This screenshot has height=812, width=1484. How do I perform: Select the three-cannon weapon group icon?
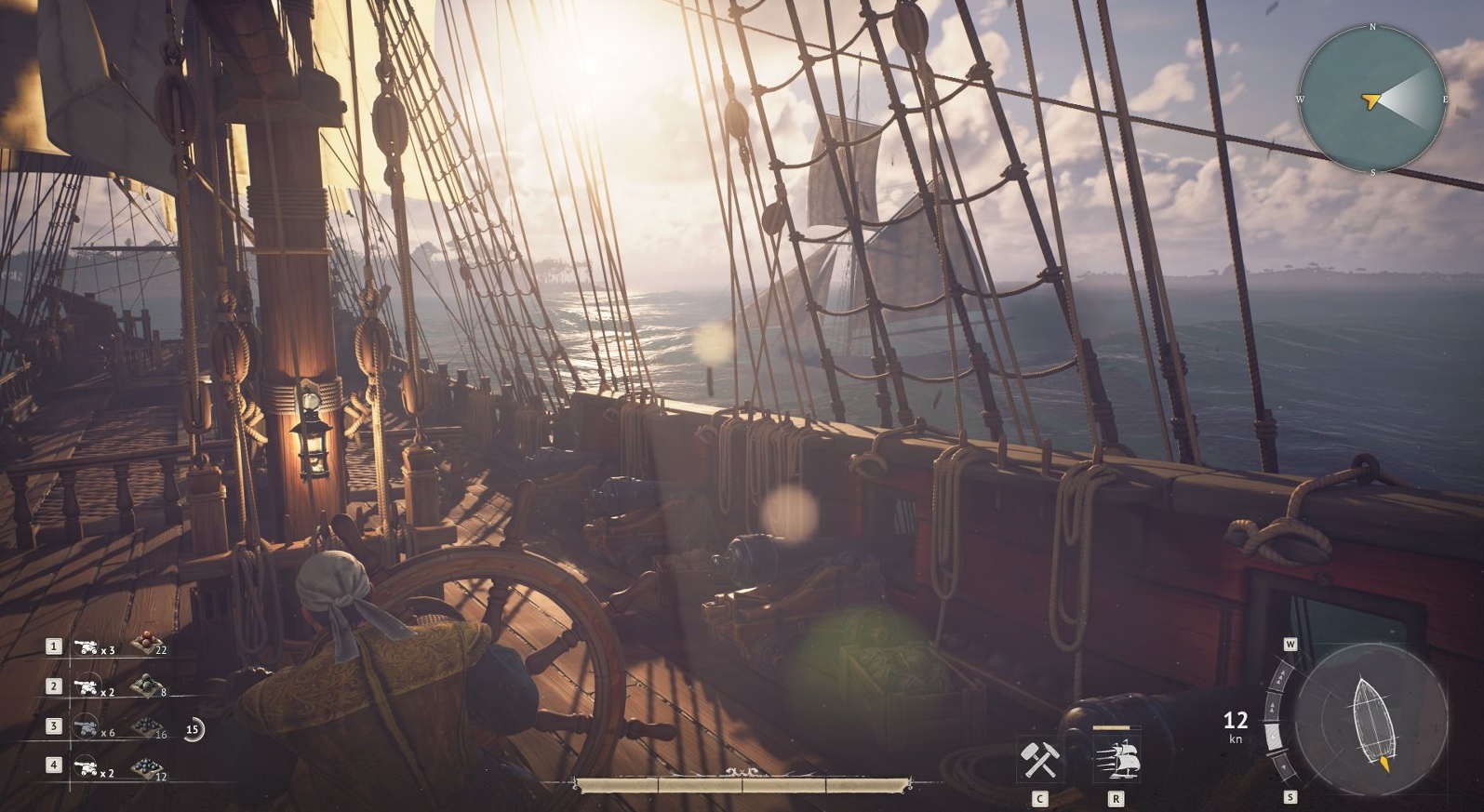click(x=87, y=646)
